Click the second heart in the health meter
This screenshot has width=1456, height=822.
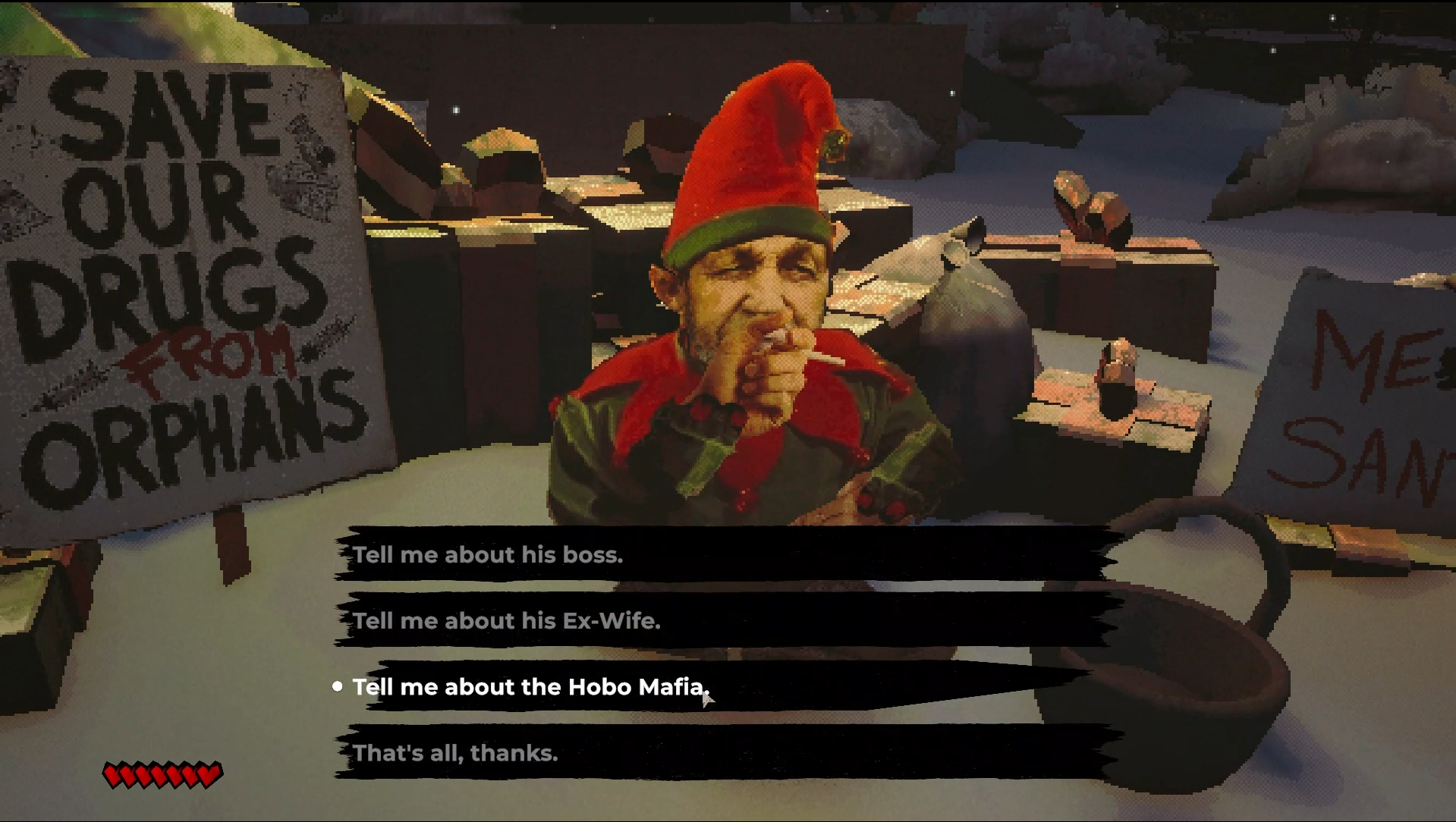[x=126, y=775]
